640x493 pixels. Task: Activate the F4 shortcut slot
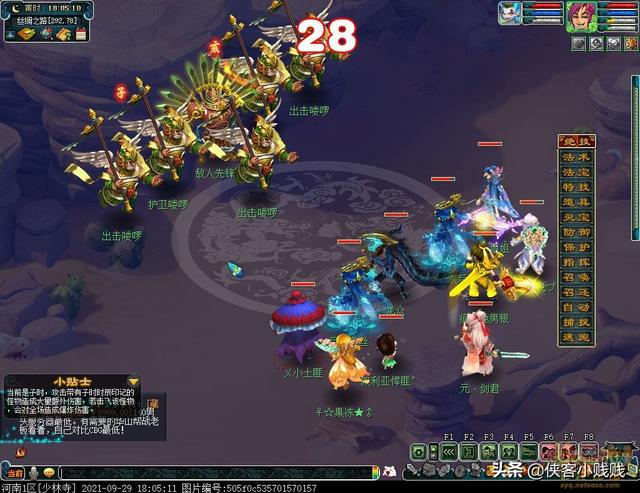point(508,451)
